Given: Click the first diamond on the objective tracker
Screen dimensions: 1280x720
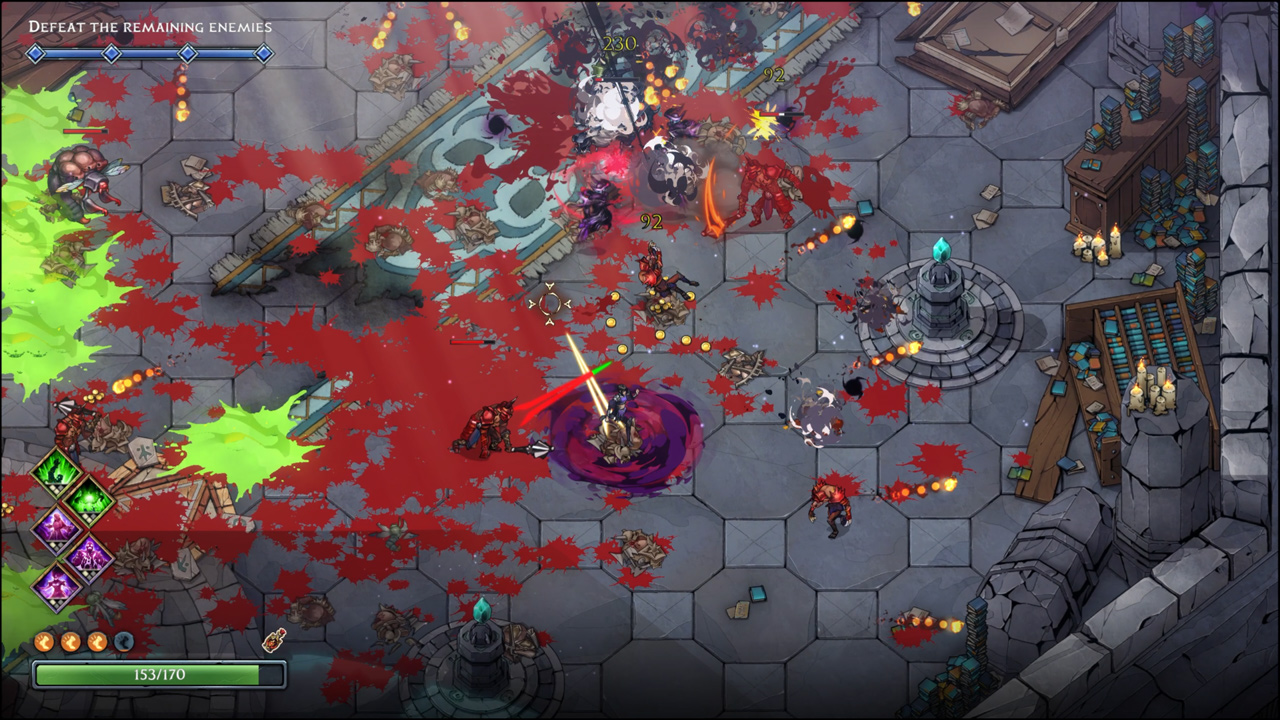Looking at the screenshot, I should pyautogui.click(x=35, y=55).
